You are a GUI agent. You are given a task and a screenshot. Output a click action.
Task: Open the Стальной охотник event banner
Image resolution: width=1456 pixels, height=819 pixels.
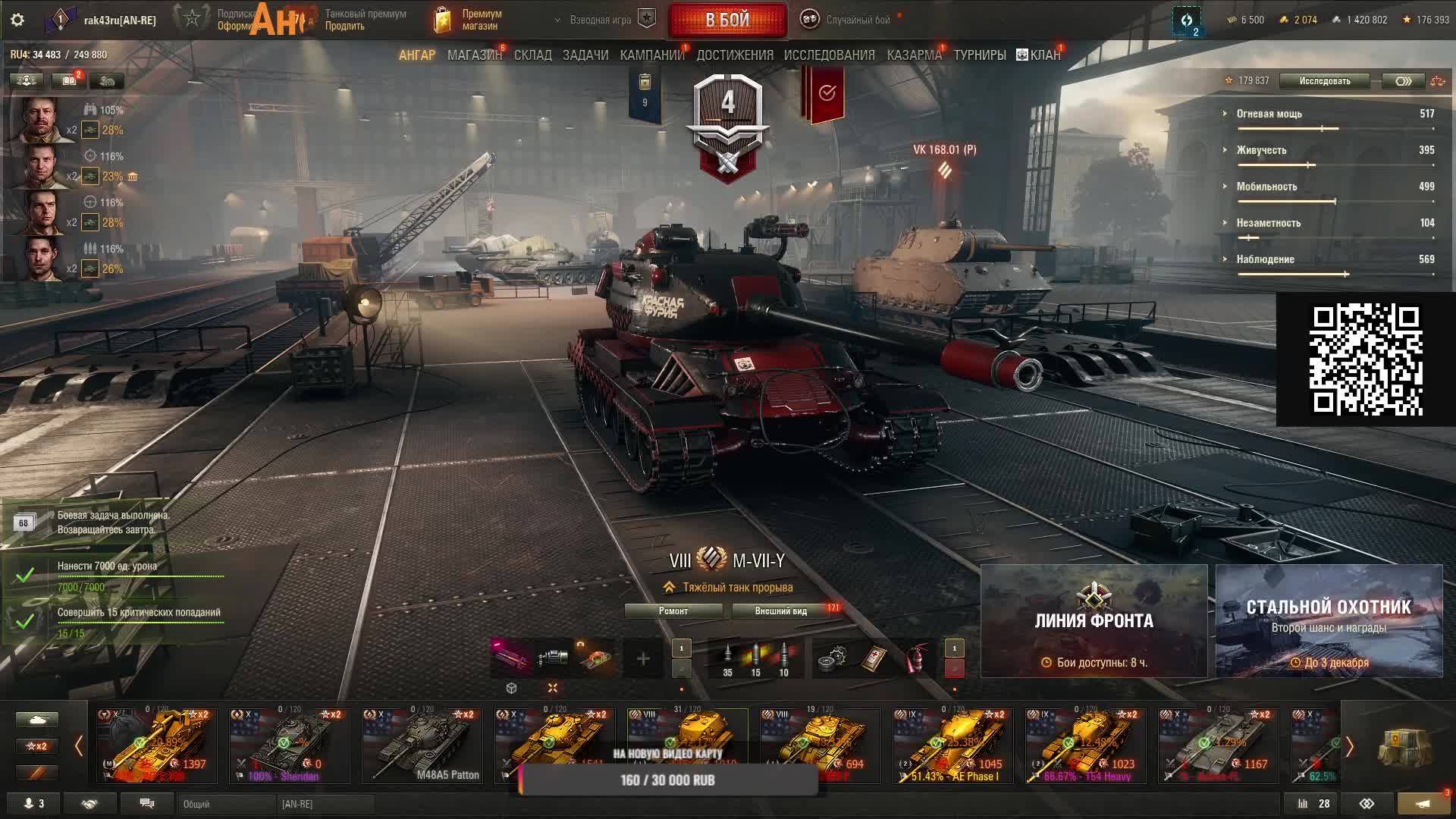point(1329,621)
